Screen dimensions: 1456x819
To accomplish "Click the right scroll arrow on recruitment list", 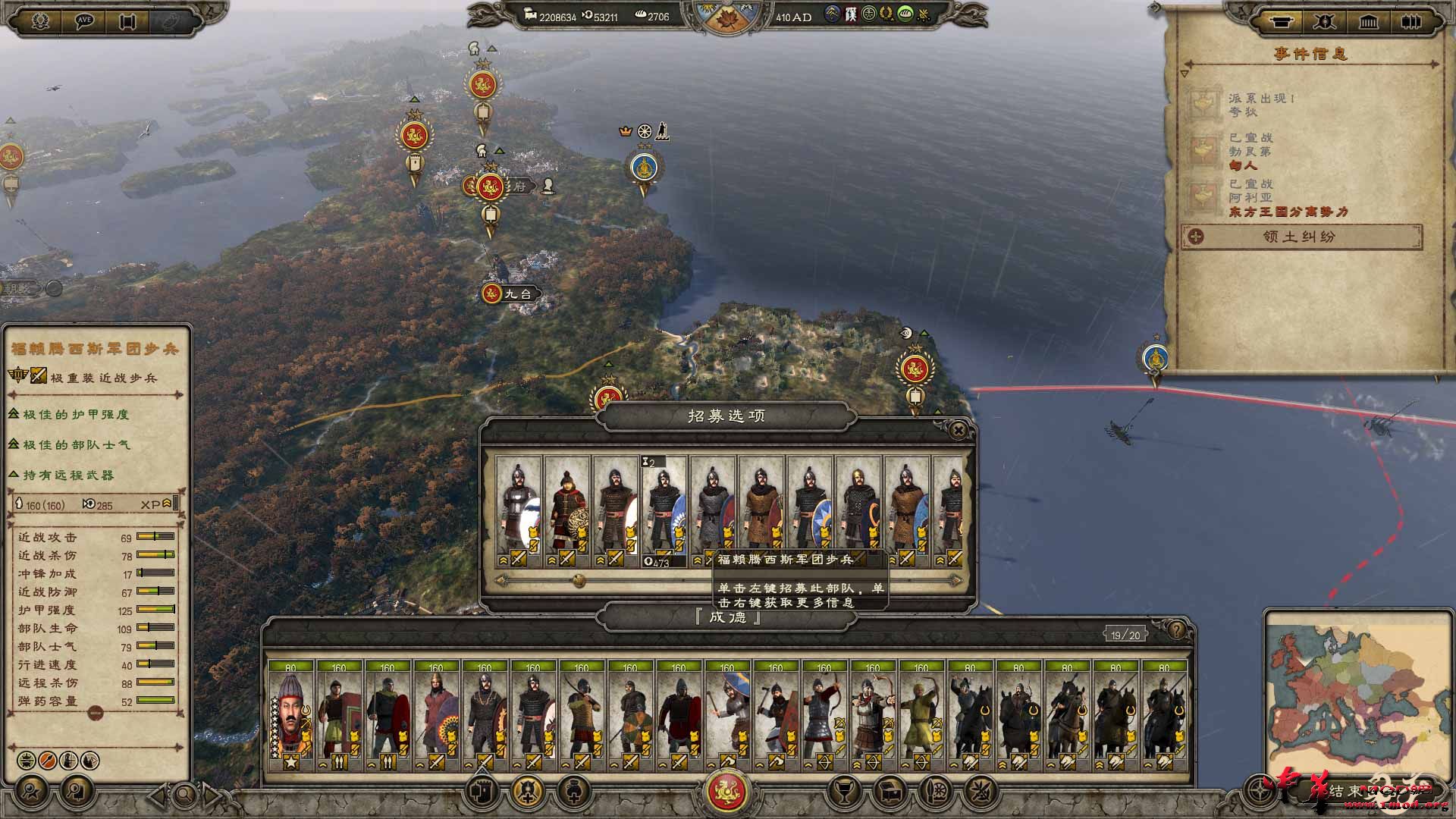I will click(x=958, y=579).
